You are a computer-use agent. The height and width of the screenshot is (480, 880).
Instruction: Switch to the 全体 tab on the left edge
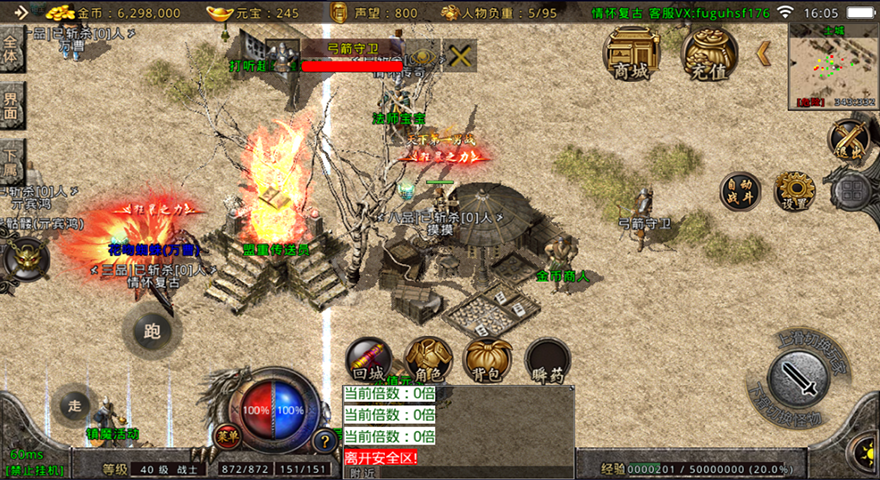click(11, 50)
